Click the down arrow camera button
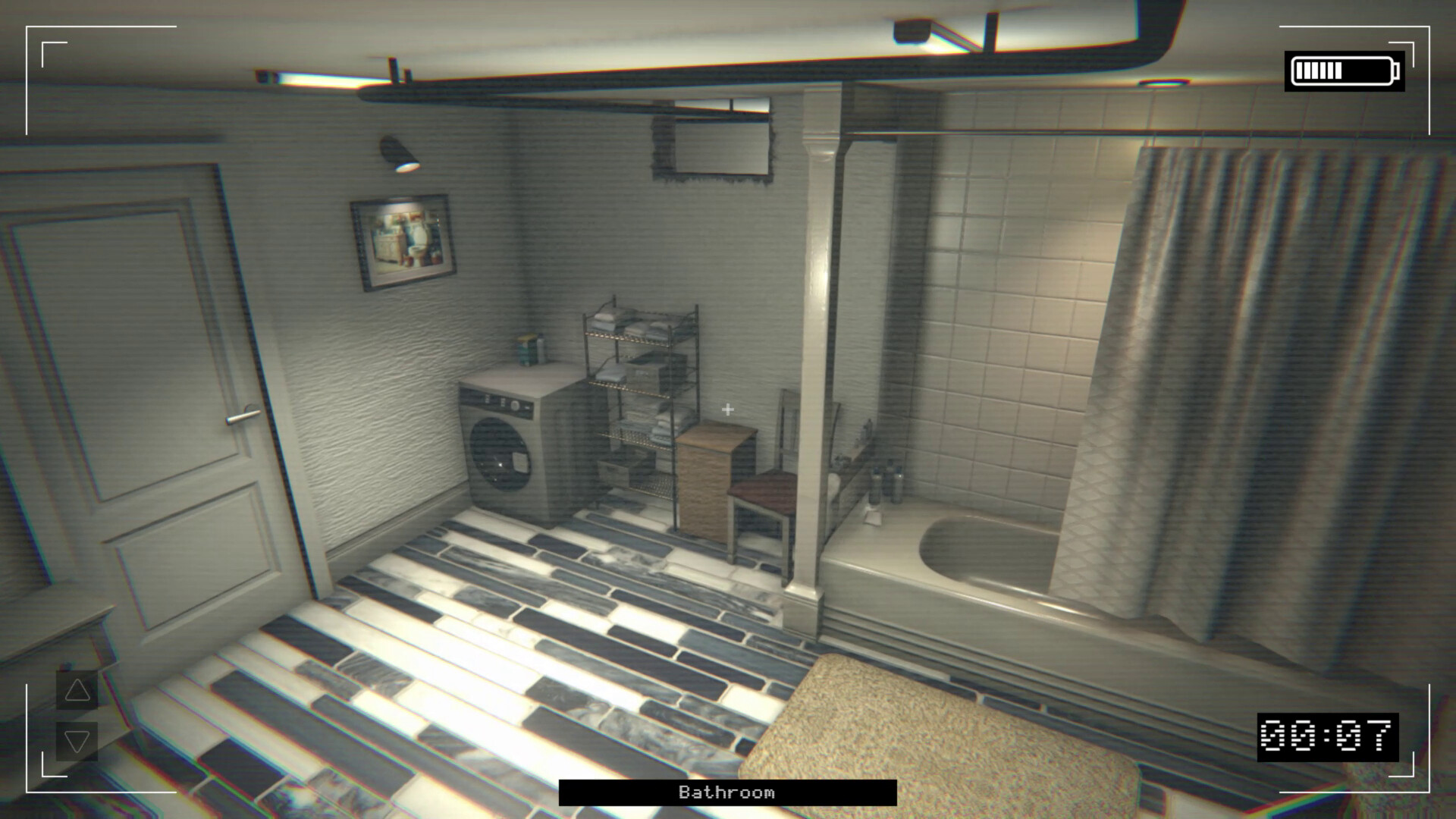Viewport: 1456px width, 819px height. tap(77, 741)
